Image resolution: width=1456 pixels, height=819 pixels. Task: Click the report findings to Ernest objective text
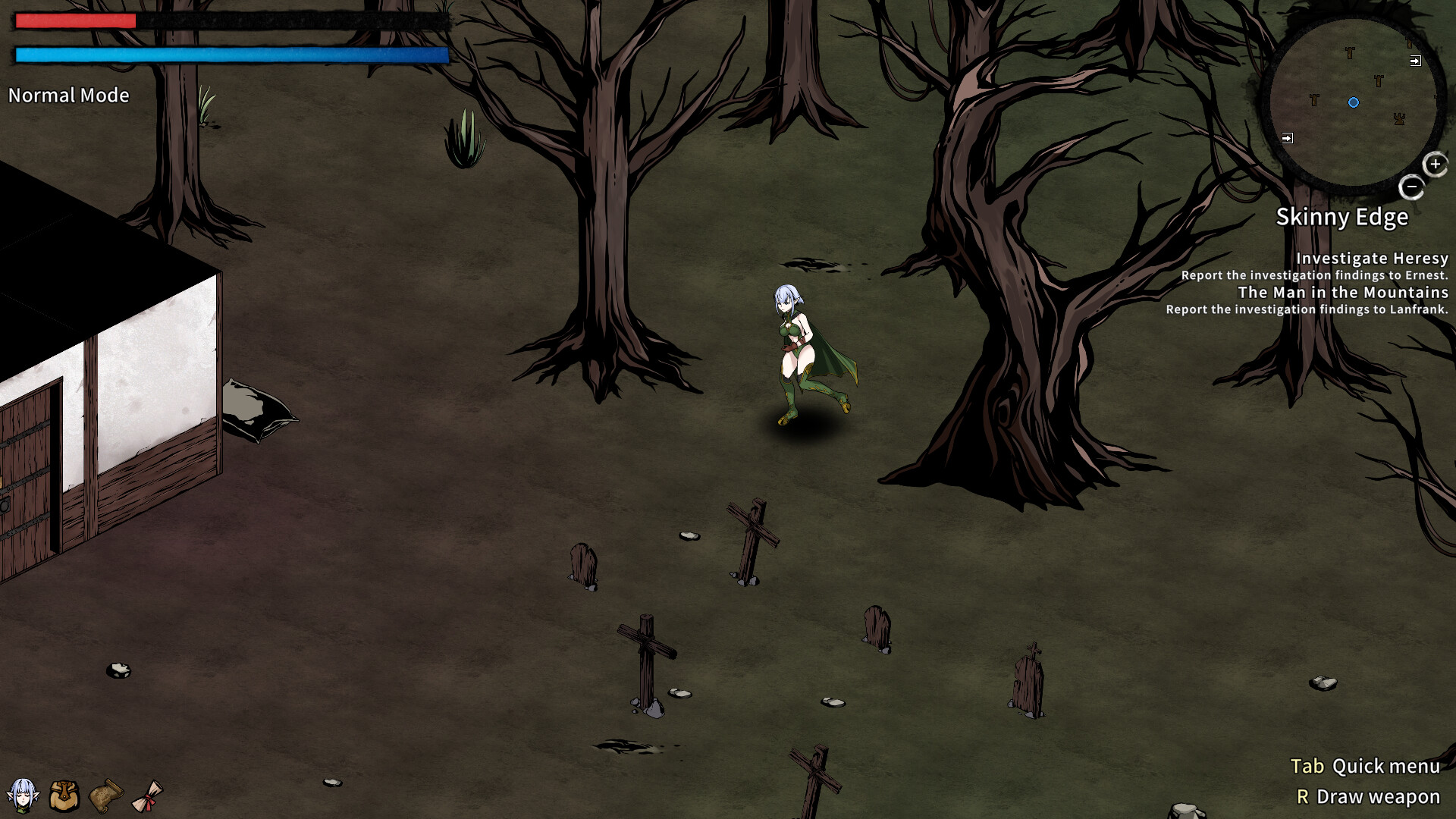1314,276
